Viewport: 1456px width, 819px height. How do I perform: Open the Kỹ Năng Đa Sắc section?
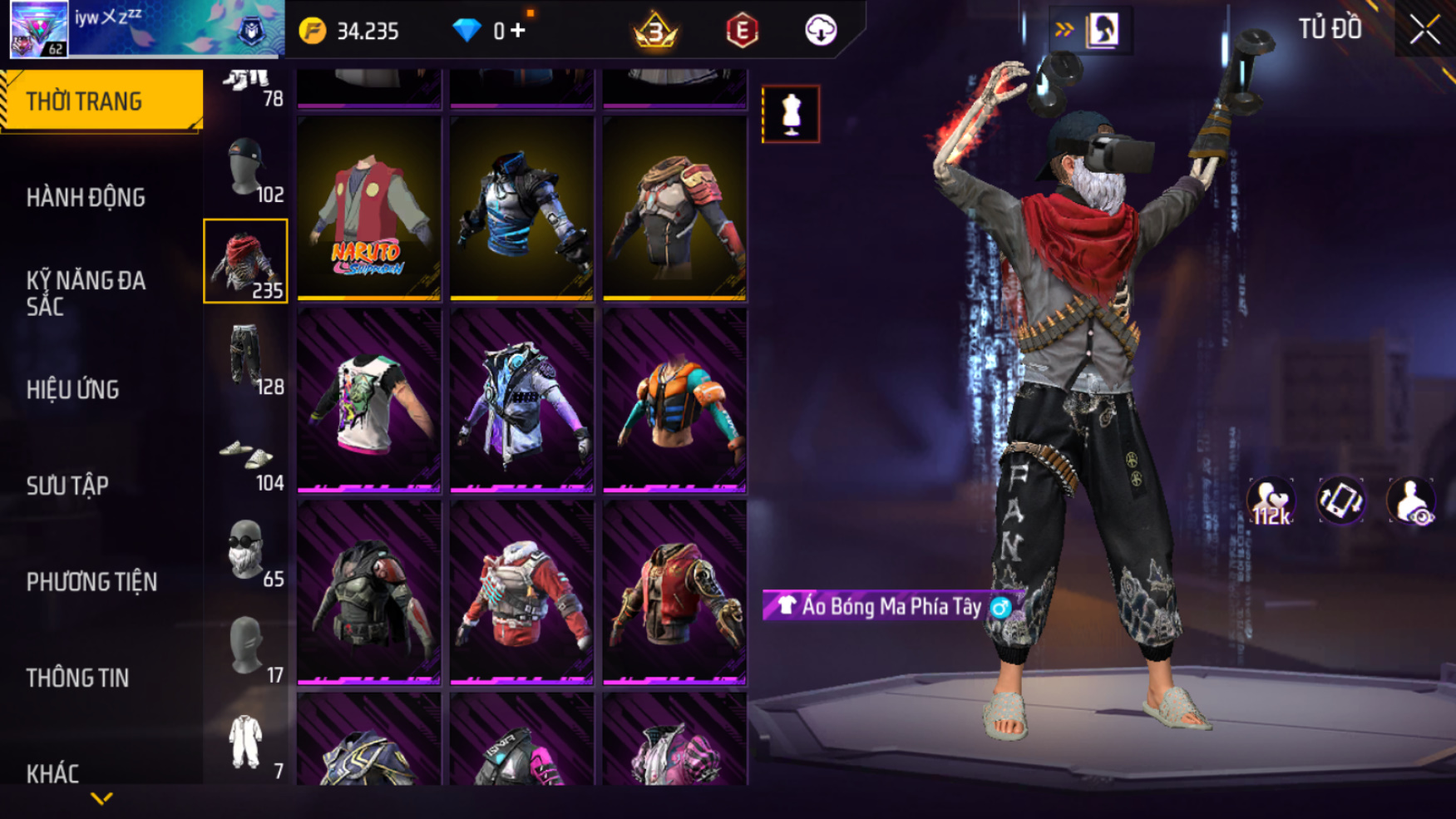pyautogui.click(x=86, y=293)
